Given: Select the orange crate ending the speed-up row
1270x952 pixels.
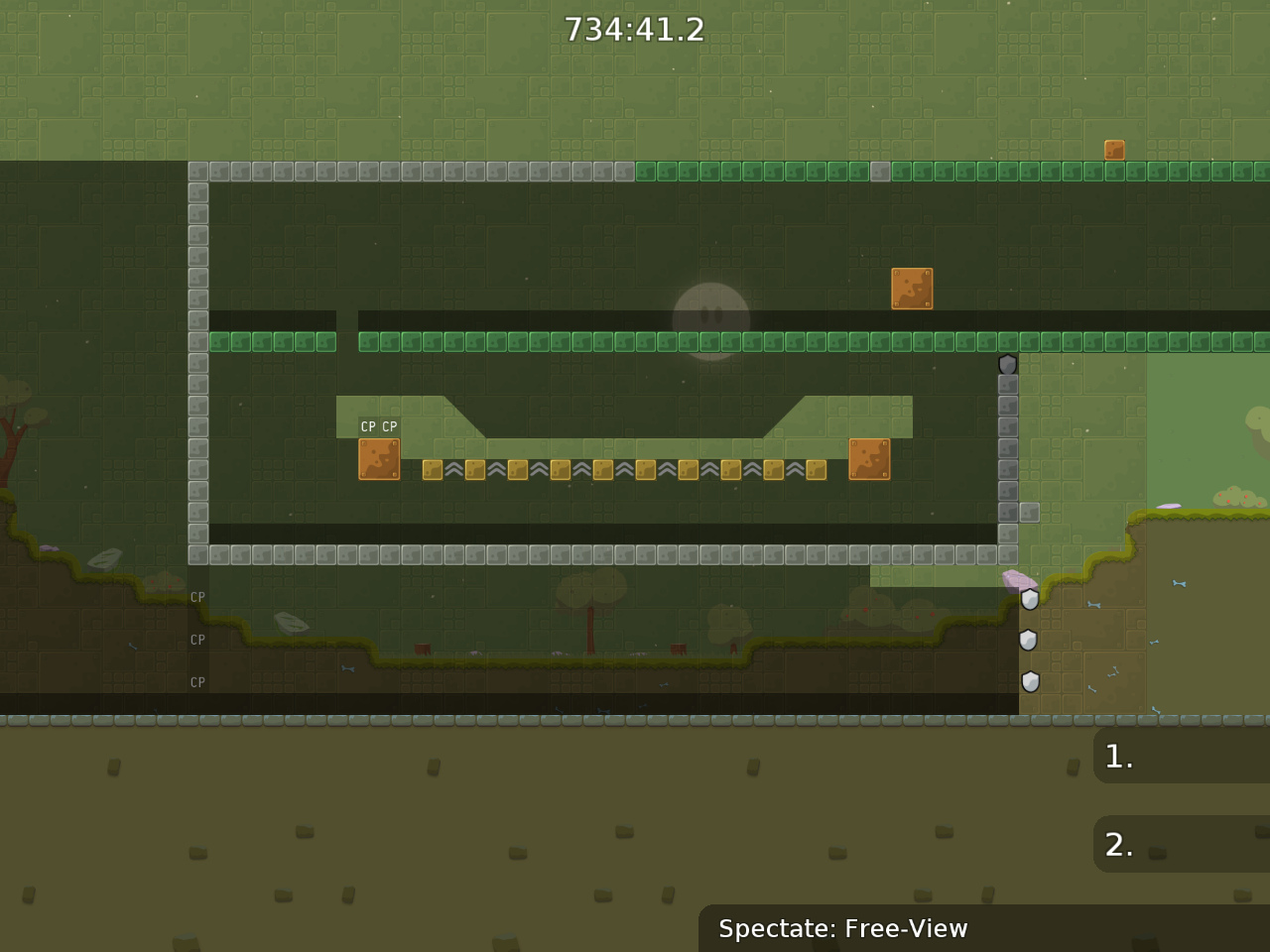Looking at the screenshot, I should [869, 457].
